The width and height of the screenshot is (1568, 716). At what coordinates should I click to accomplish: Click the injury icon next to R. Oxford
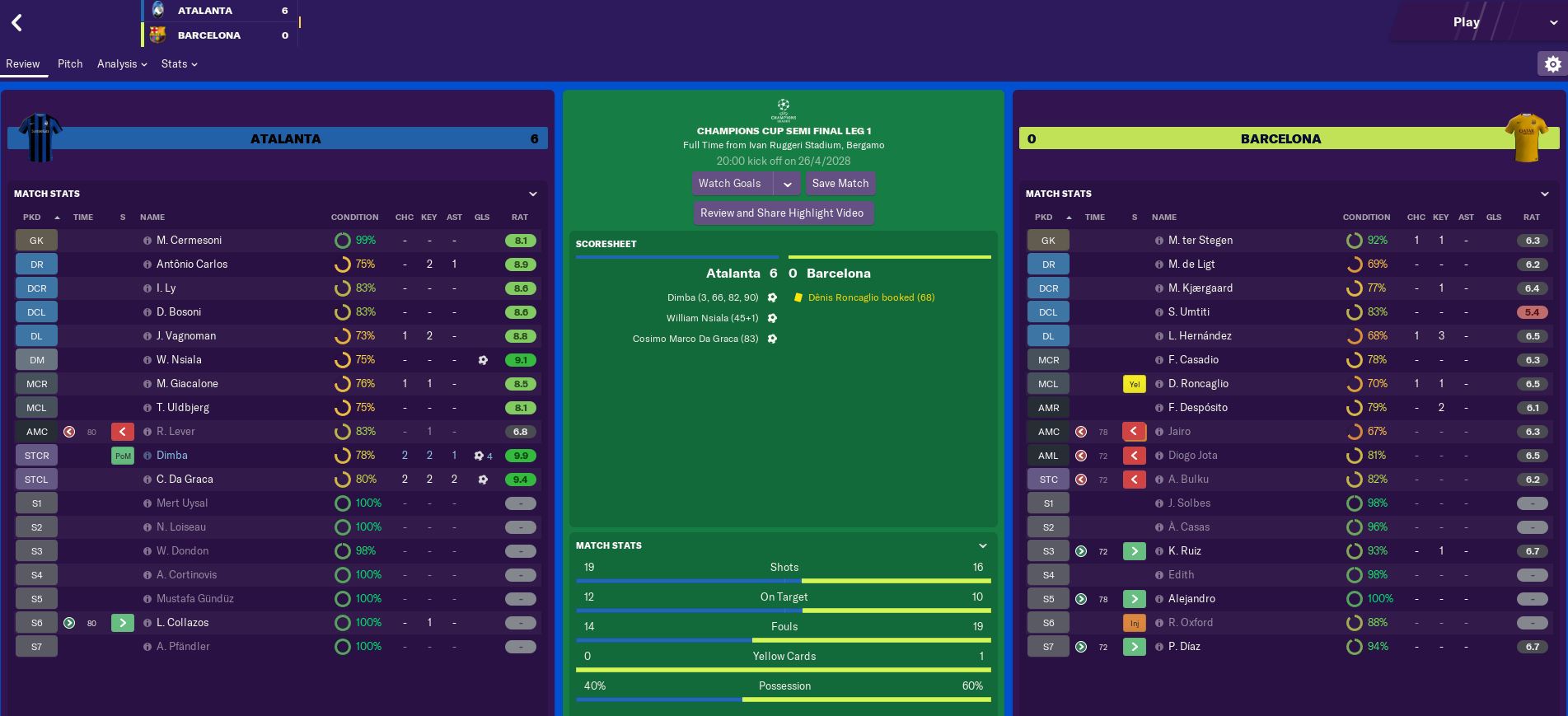1135,623
